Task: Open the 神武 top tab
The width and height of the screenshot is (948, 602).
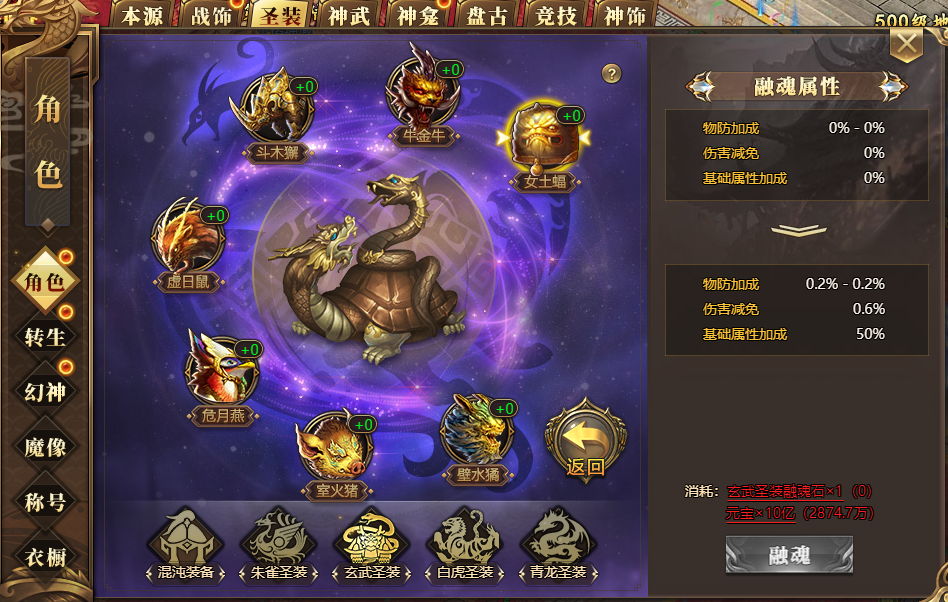Action: (x=347, y=16)
